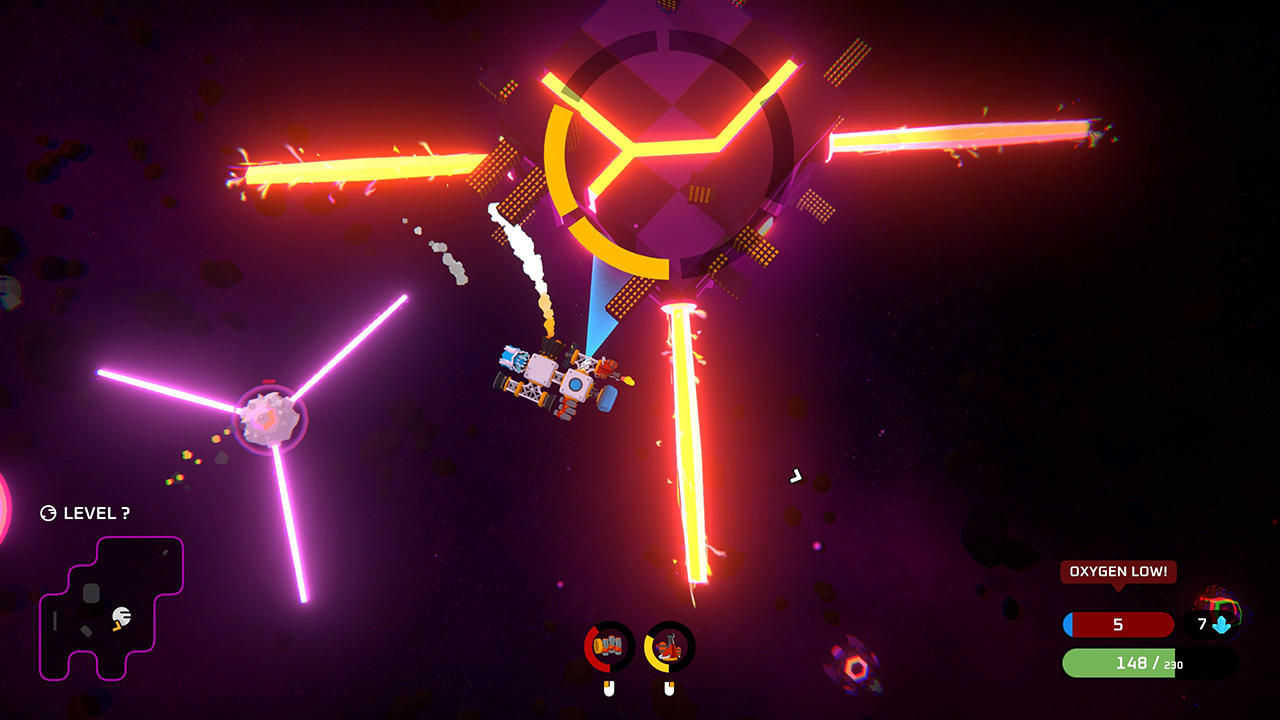1280x720 pixels.
Task: Select the right-click drill tool icon
Action: [669, 646]
